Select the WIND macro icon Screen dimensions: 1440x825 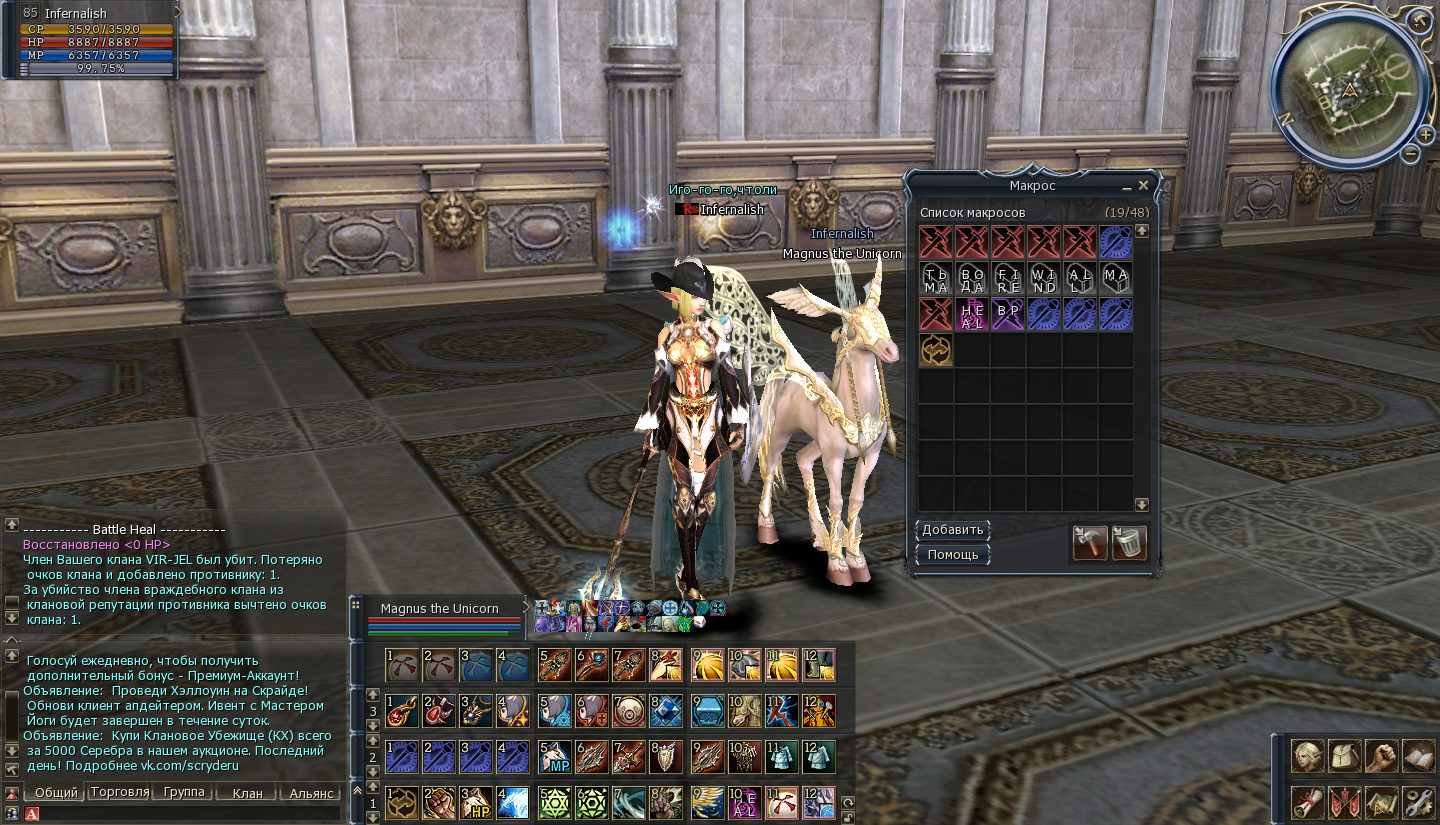(1044, 278)
